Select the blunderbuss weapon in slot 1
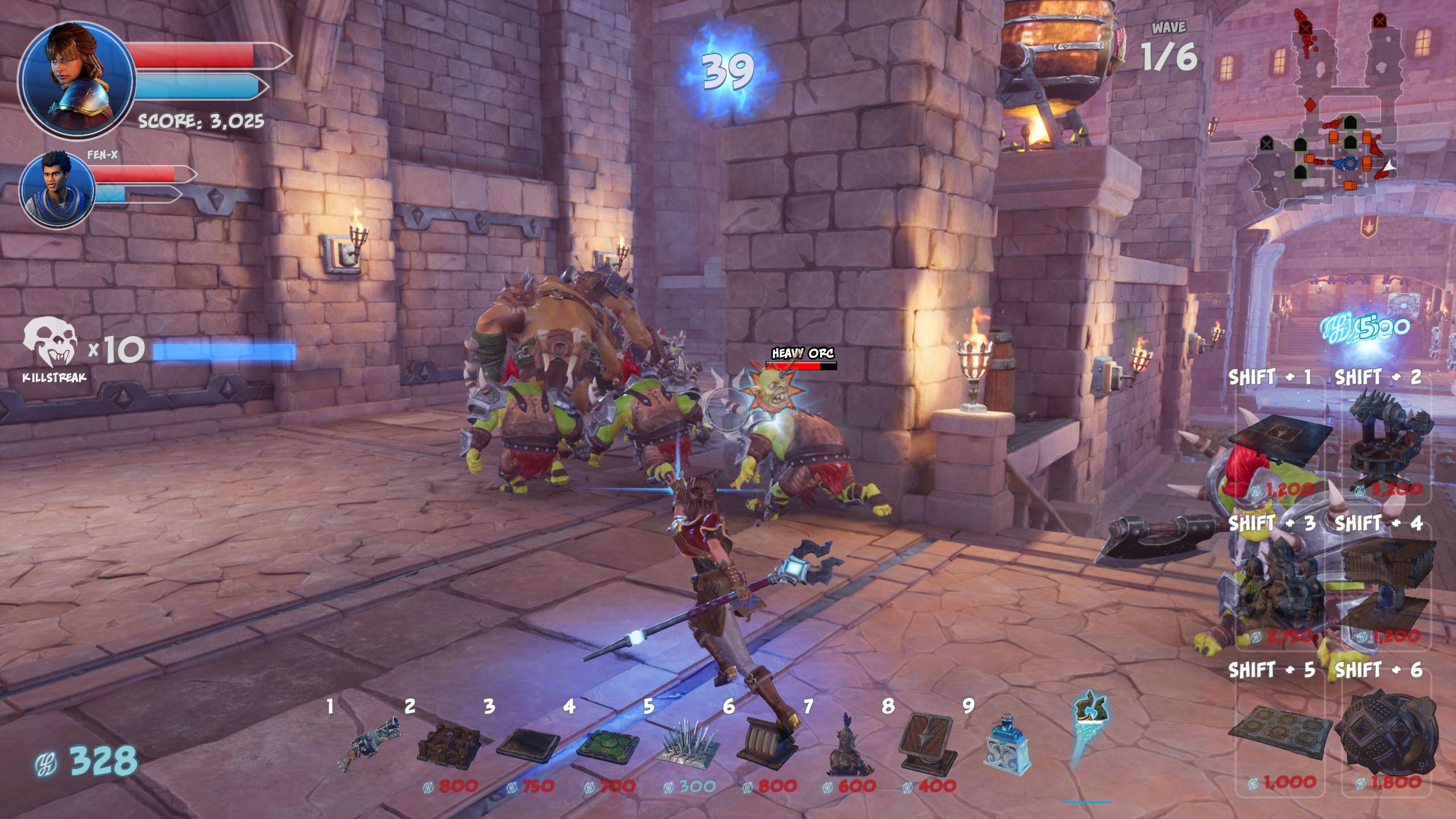Image resolution: width=1456 pixels, height=819 pixels. (369, 744)
